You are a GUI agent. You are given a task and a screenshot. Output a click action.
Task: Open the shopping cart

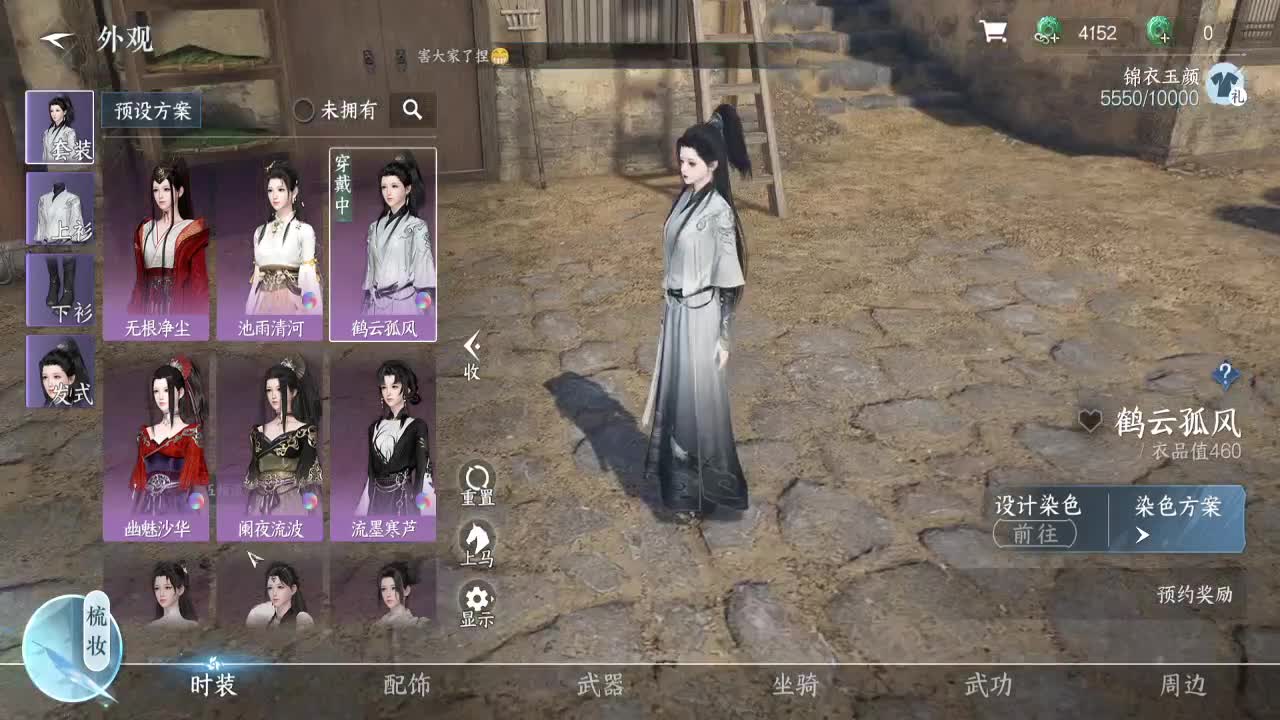pyautogui.click(x=992, y=32)
